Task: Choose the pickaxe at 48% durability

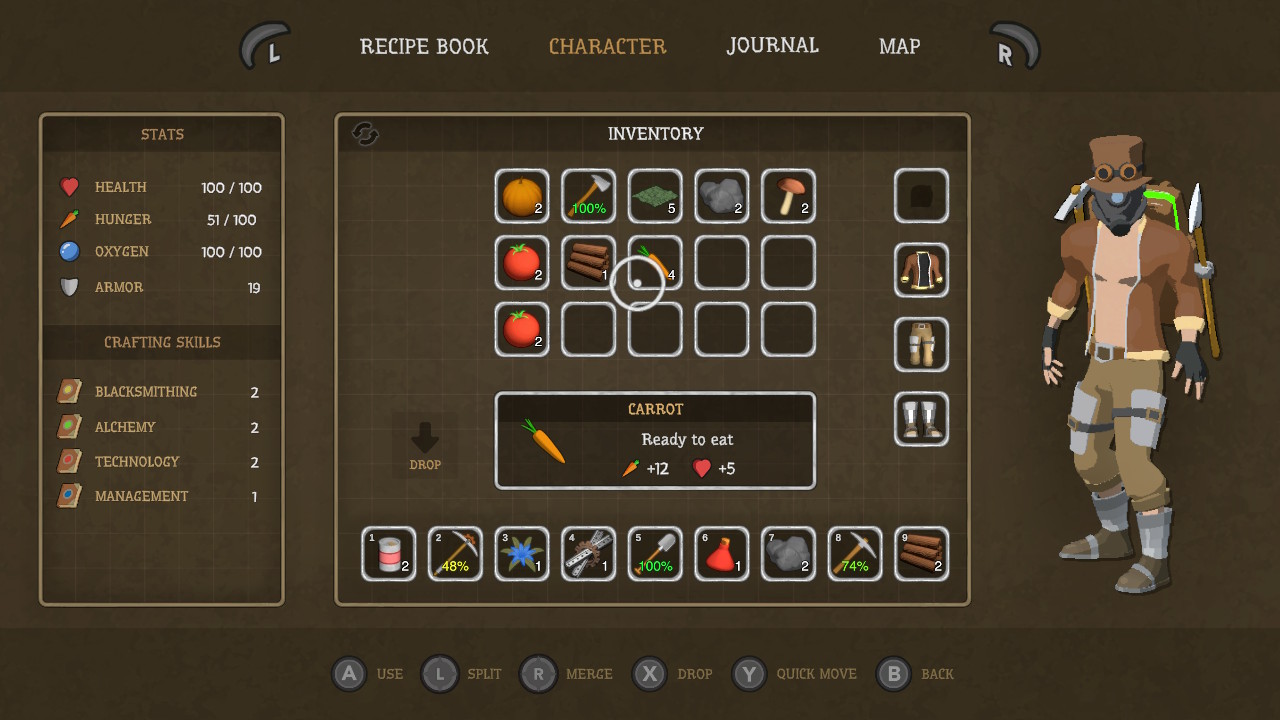Action: tap(455, 553)
